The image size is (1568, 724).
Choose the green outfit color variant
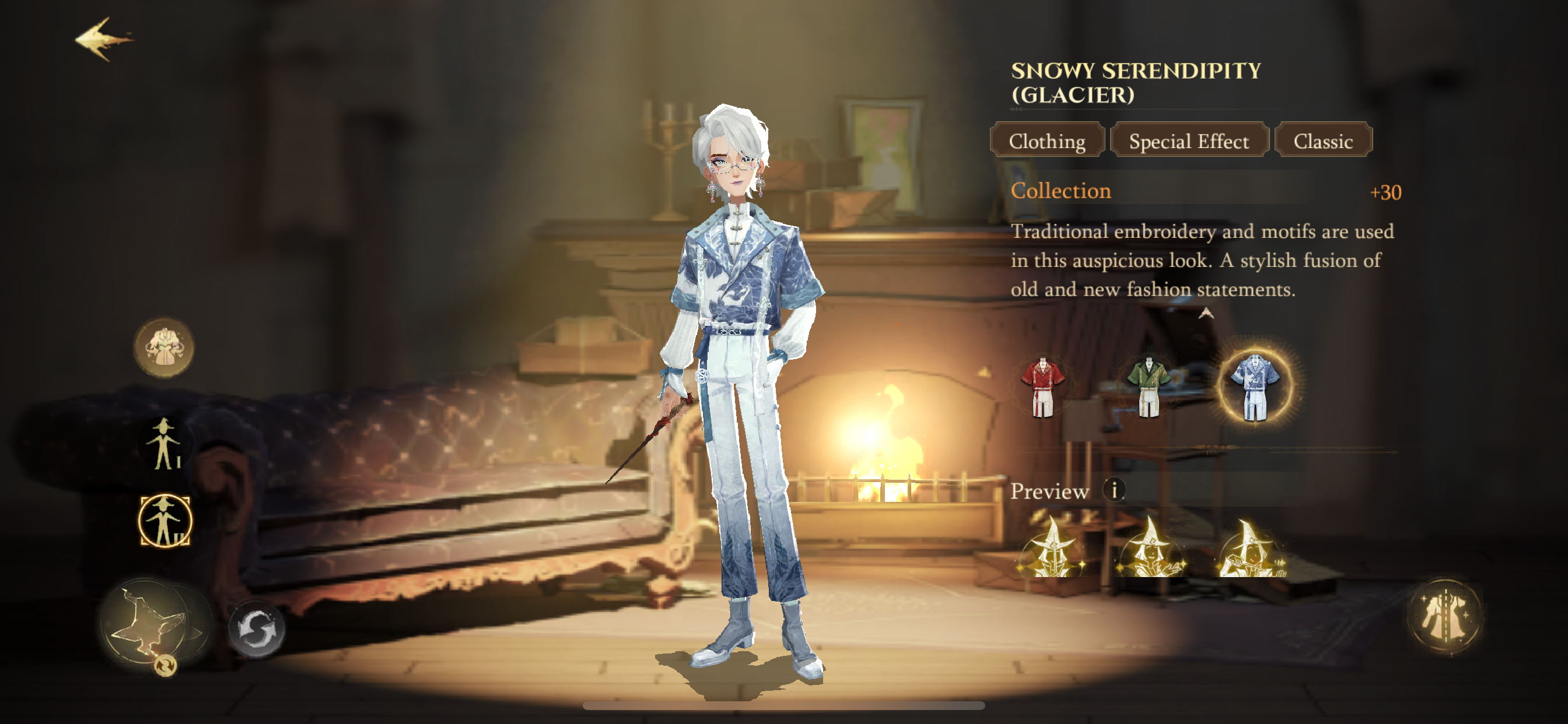click(1148, 386)
